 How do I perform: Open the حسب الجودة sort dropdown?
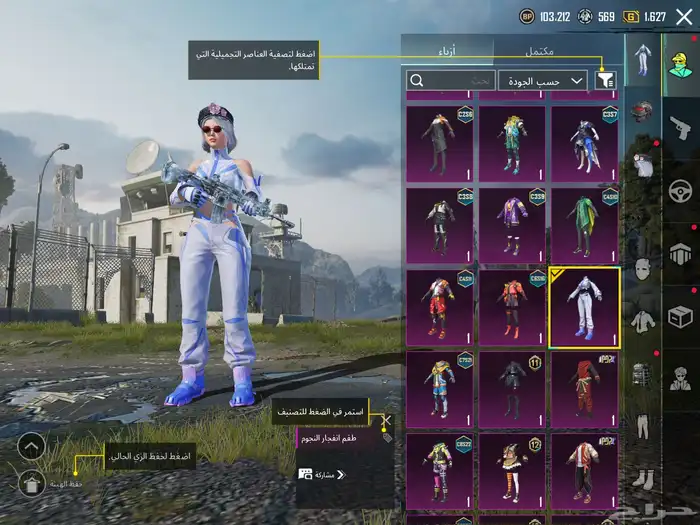tap(556, 80)
